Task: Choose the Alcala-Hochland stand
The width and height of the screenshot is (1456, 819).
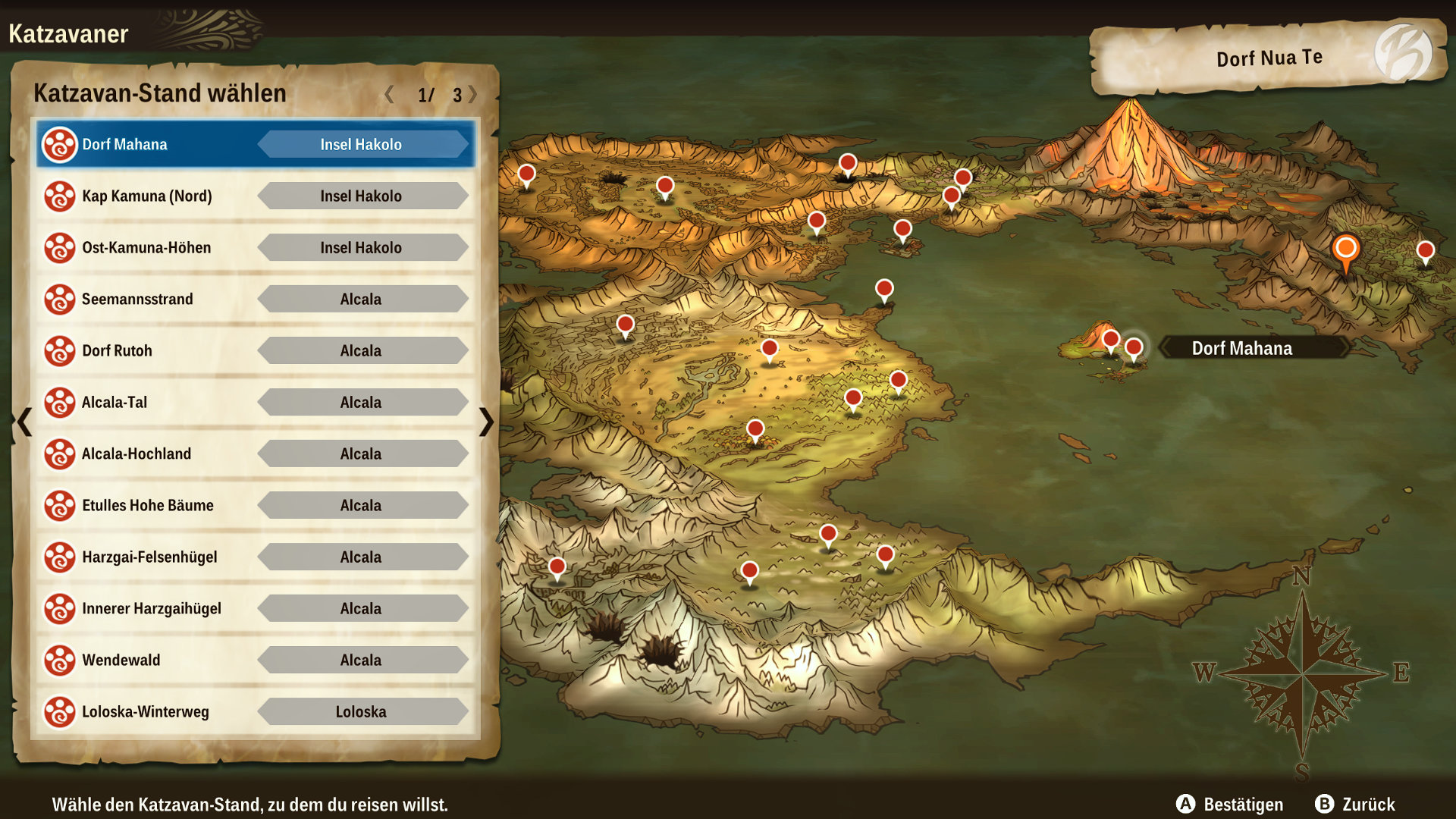Action: [x=255, y=453]
